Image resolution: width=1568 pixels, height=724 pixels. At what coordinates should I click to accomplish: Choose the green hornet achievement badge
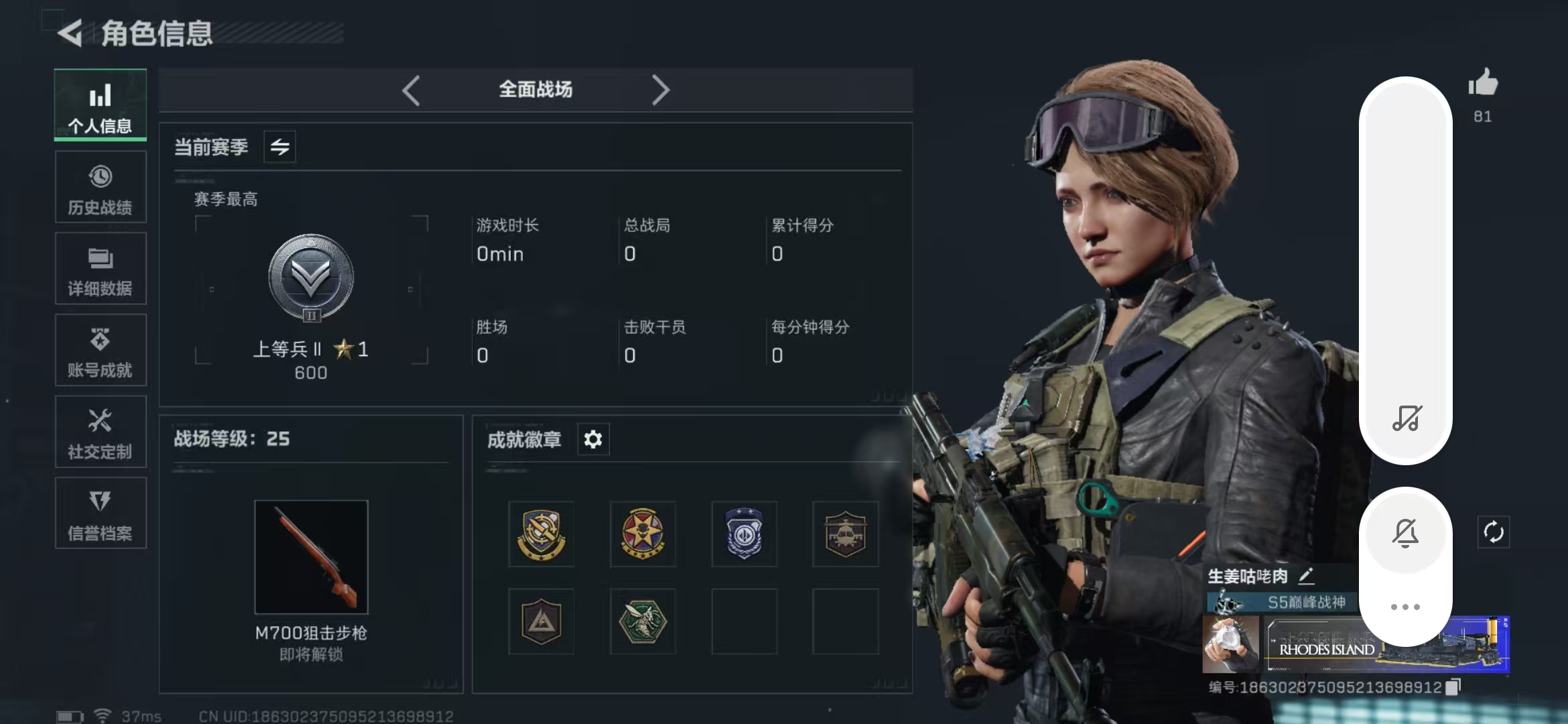point(642,621)
